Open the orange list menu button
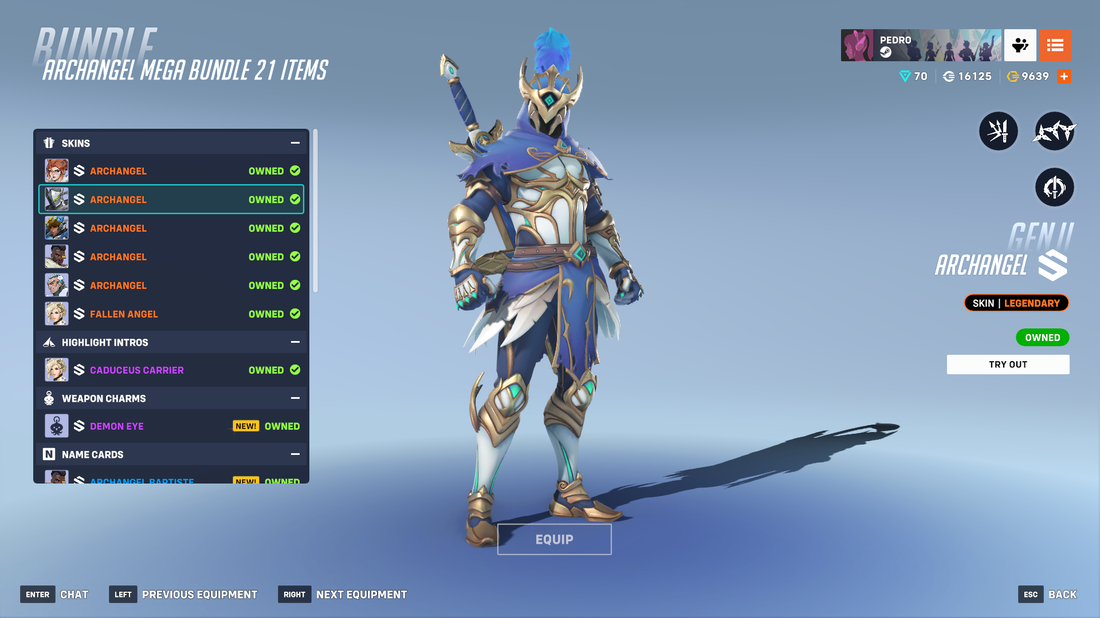This screenshot has width=1100, height=618. [1055, 45]
